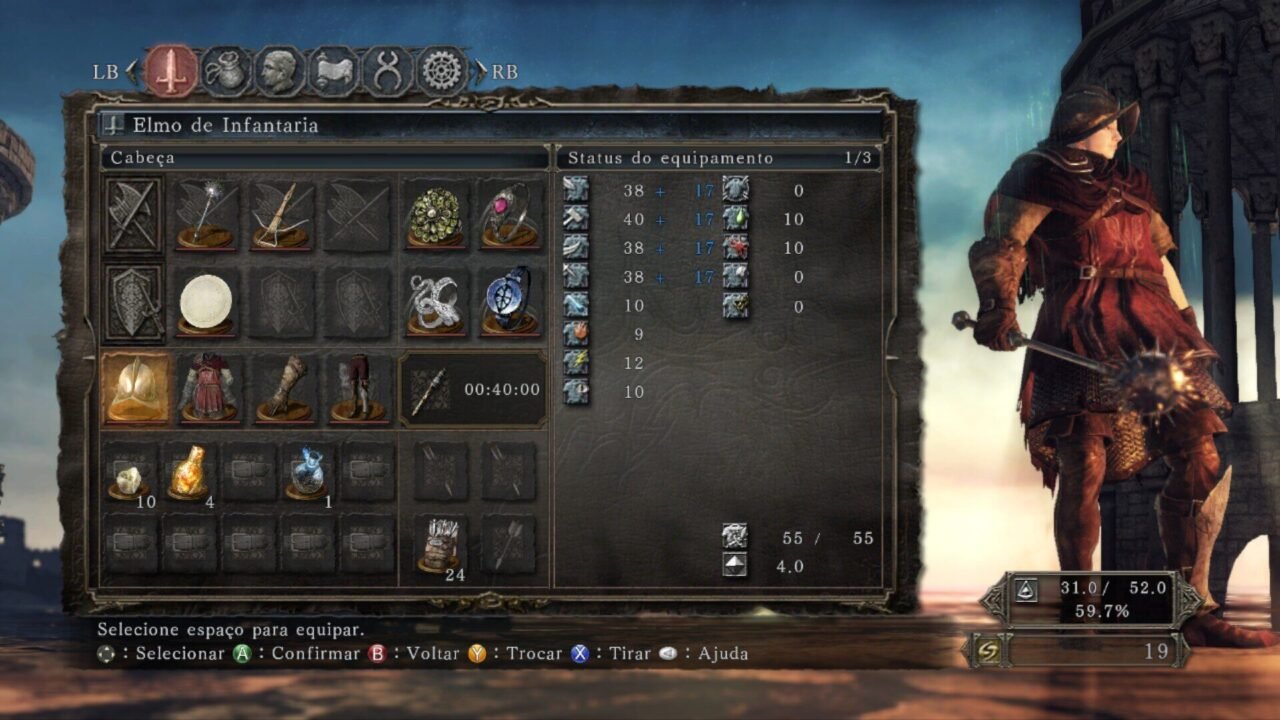
Task: Pick the bolt quiver slot holding 24
Action: click(441, 546)
